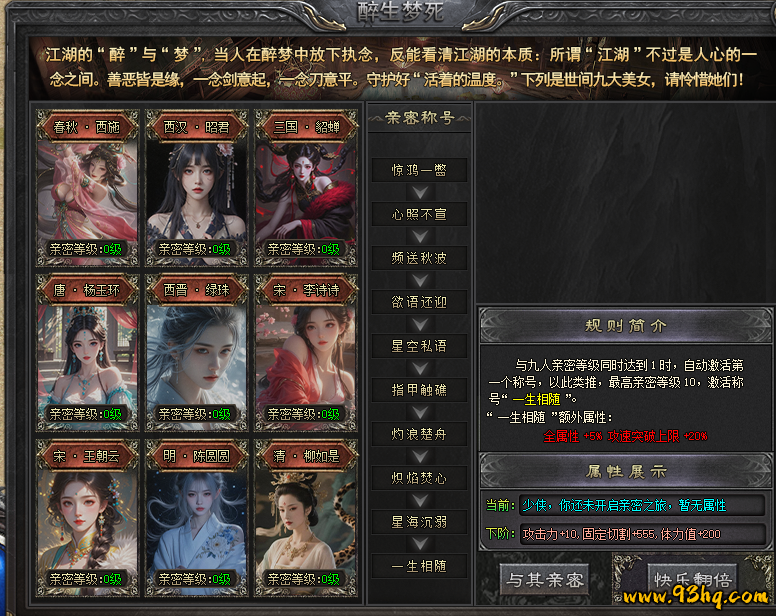Select the 炽焰焚心 title entry
The width and height of the screenshot is (776, 616).
click(x=419, y=477)
